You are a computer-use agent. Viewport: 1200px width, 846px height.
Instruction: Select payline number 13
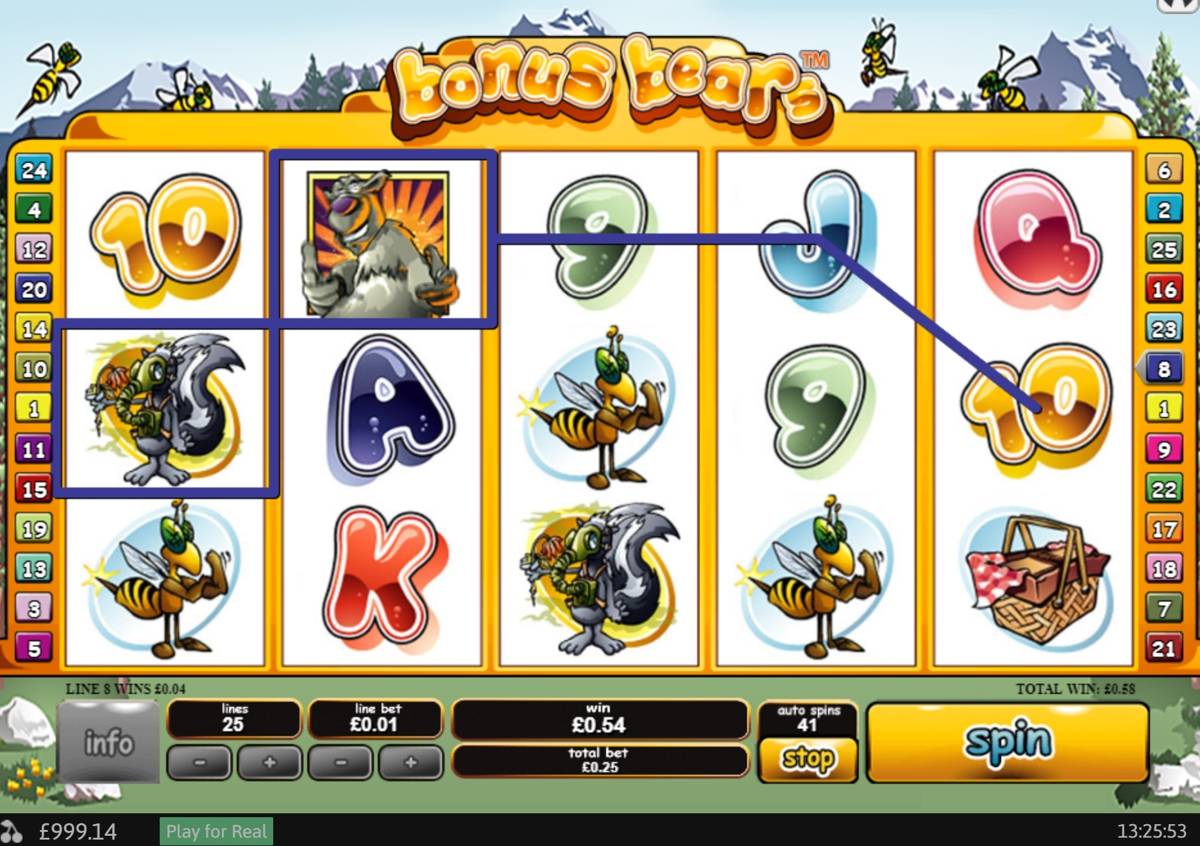click(34, 569)
